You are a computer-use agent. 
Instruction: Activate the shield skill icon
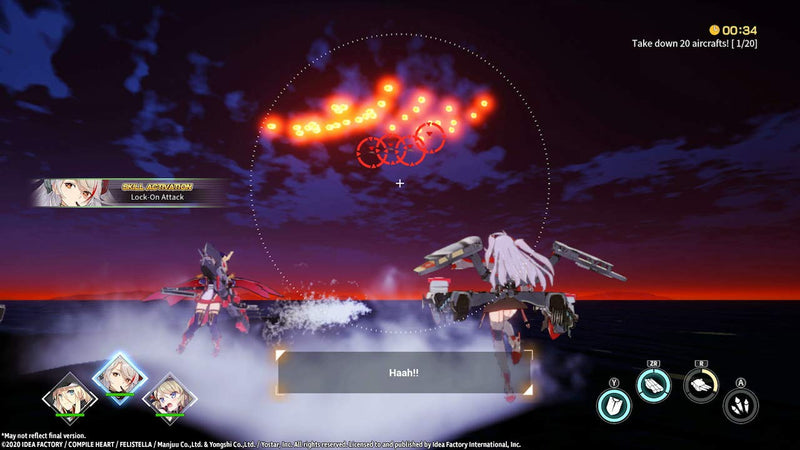coord(613,404)
